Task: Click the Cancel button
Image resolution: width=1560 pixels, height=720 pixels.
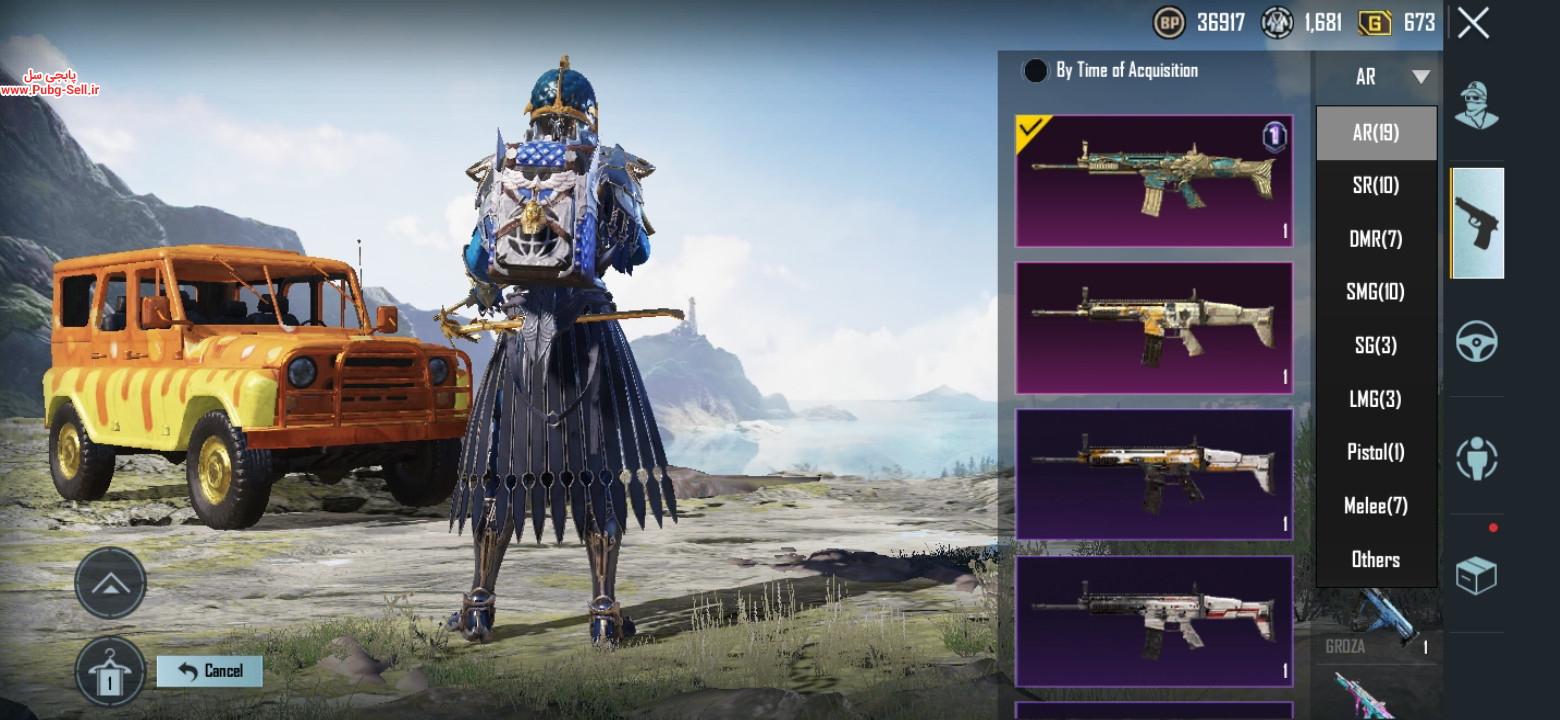Action: click(210, 671)
